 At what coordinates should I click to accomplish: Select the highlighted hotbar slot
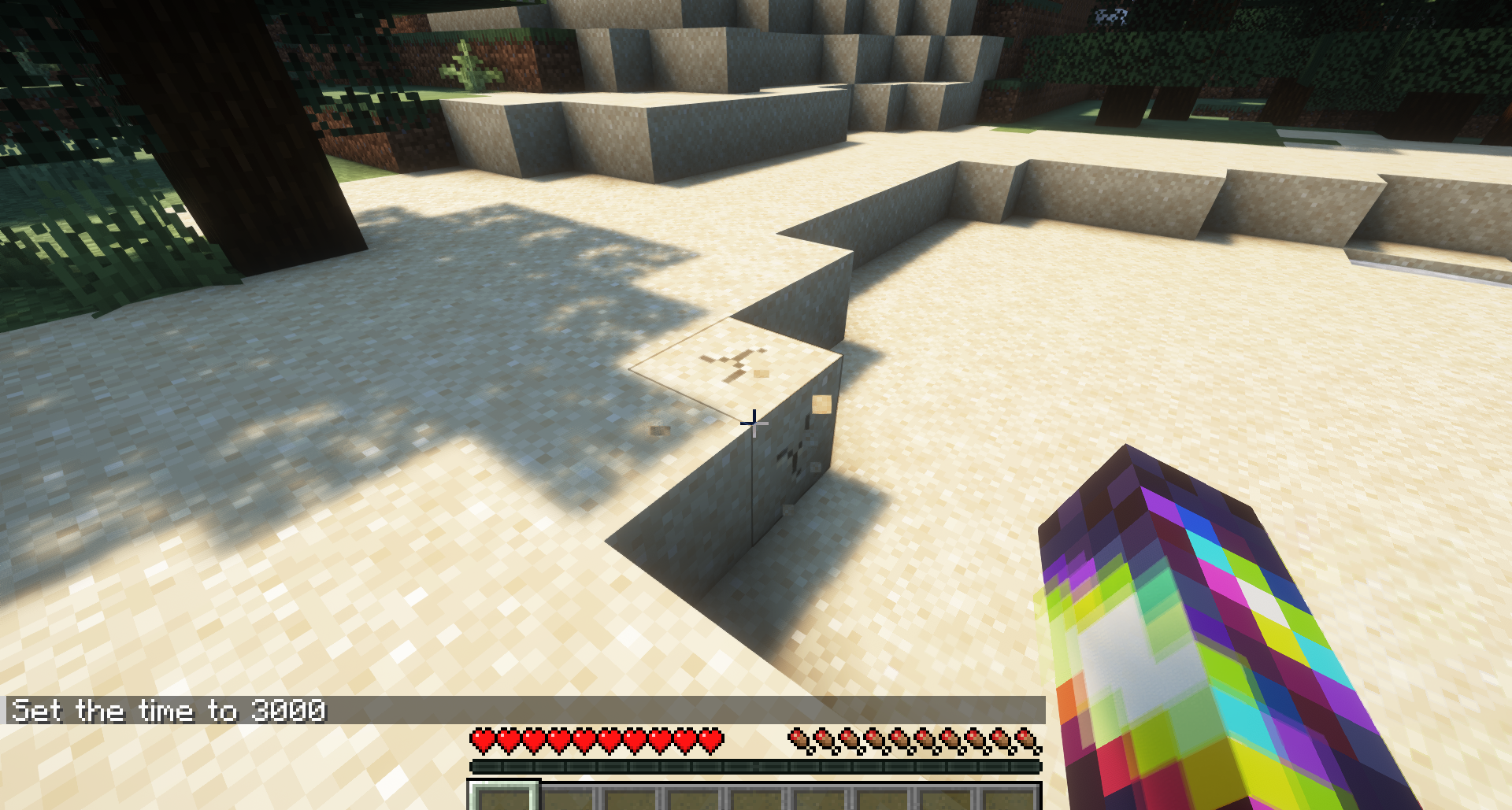504,797
